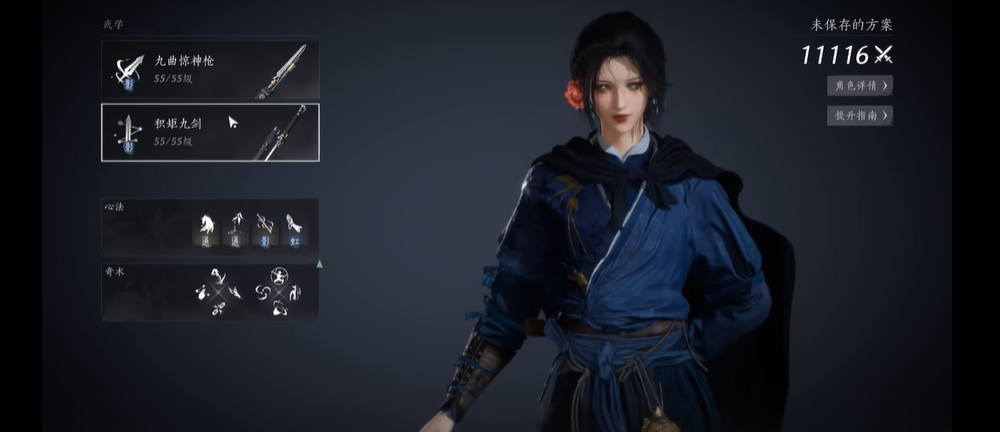The width and height of the screenshot is (1000, 432).
Task: Open the 提升指南 upgrade guide
Action: pyautogui.click(x=859, y=116)
